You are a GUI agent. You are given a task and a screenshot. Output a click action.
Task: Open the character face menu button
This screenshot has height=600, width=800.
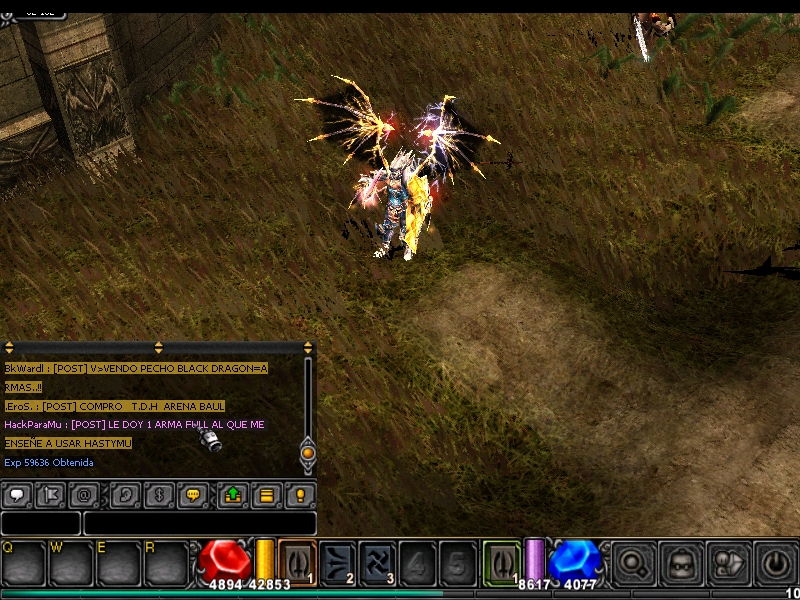682,563
